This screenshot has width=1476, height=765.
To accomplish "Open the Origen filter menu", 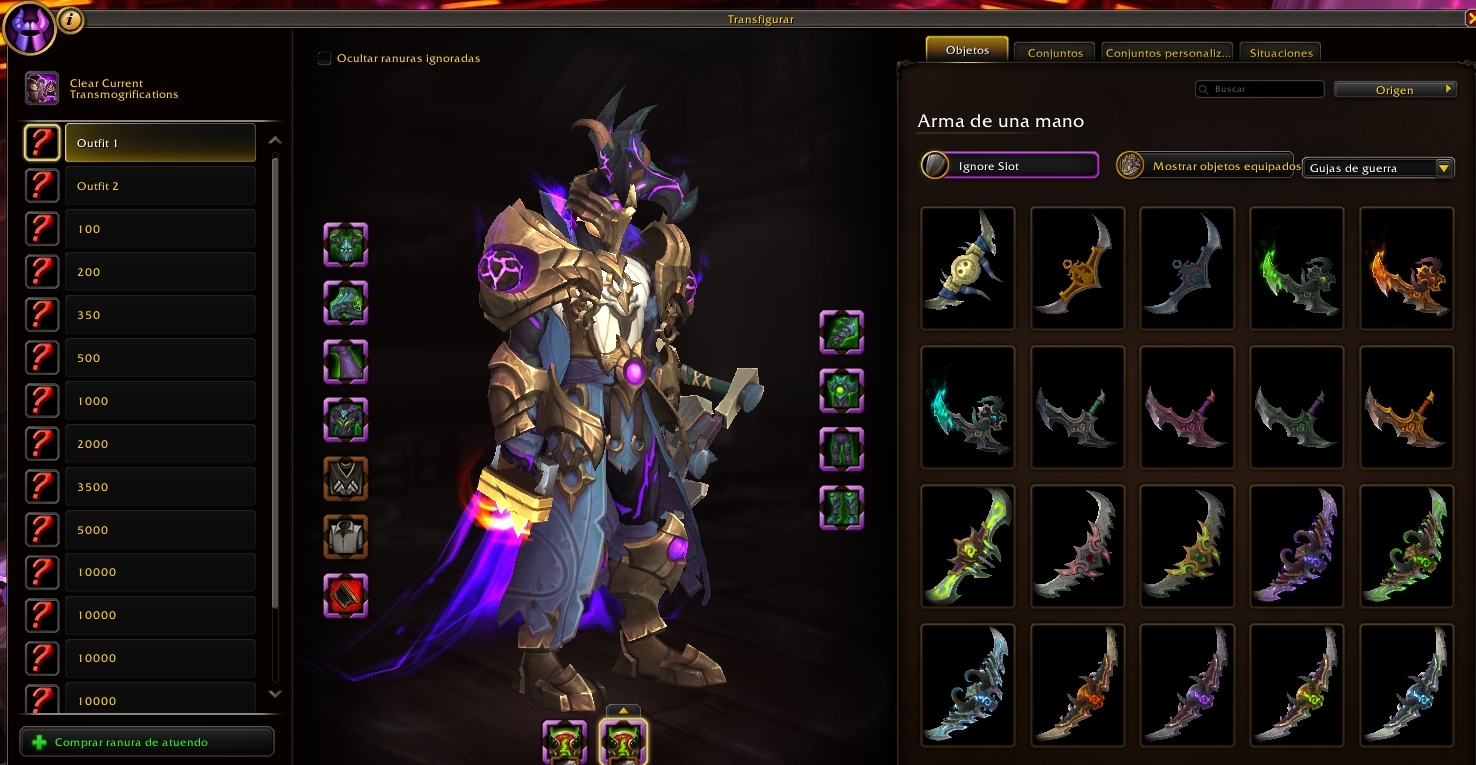I will click(x=1395, y=90).
